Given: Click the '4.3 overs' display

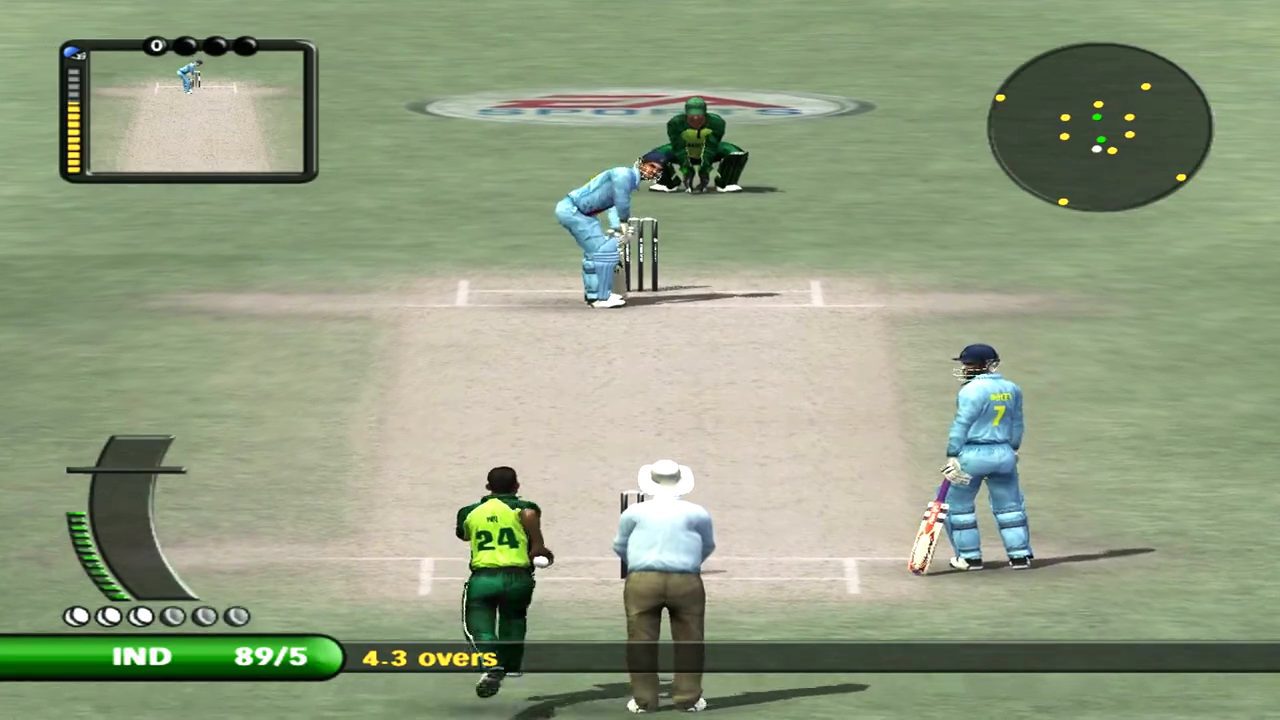Looking at the screenshot, I should [x=429, y=658].
